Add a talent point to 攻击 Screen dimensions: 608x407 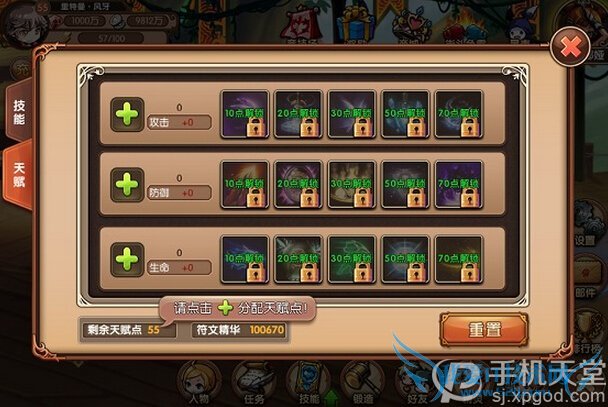[129, 113]
